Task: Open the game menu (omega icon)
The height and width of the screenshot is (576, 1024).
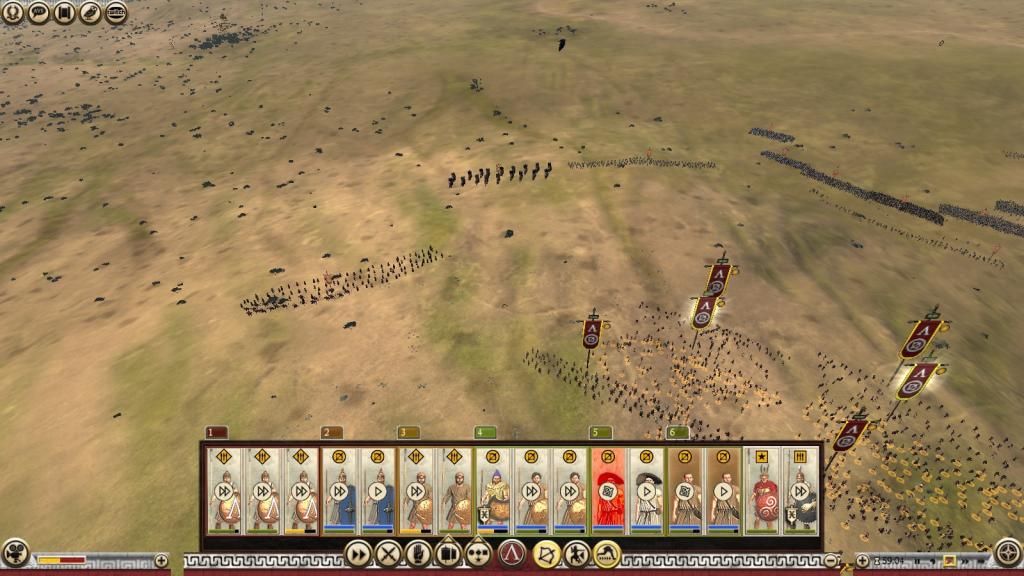Action: pyautogui.click(x=13, y=13)
